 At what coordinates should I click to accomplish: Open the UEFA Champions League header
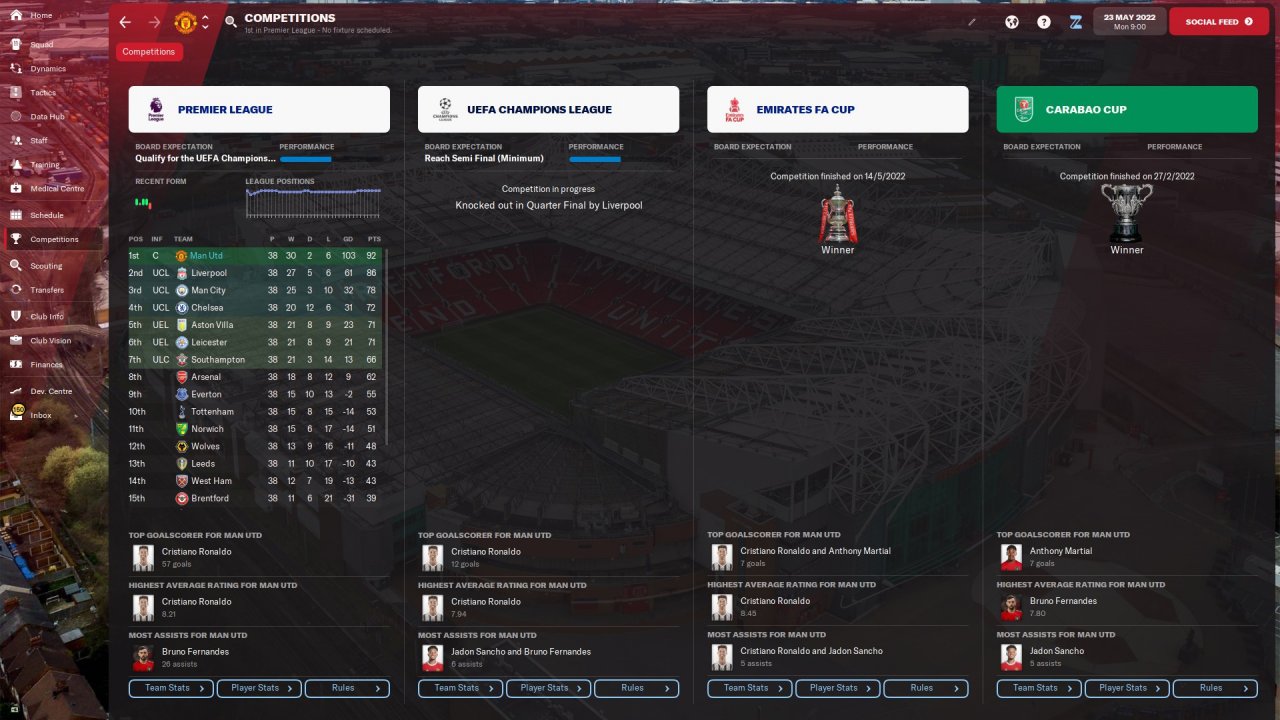[548, 109]
